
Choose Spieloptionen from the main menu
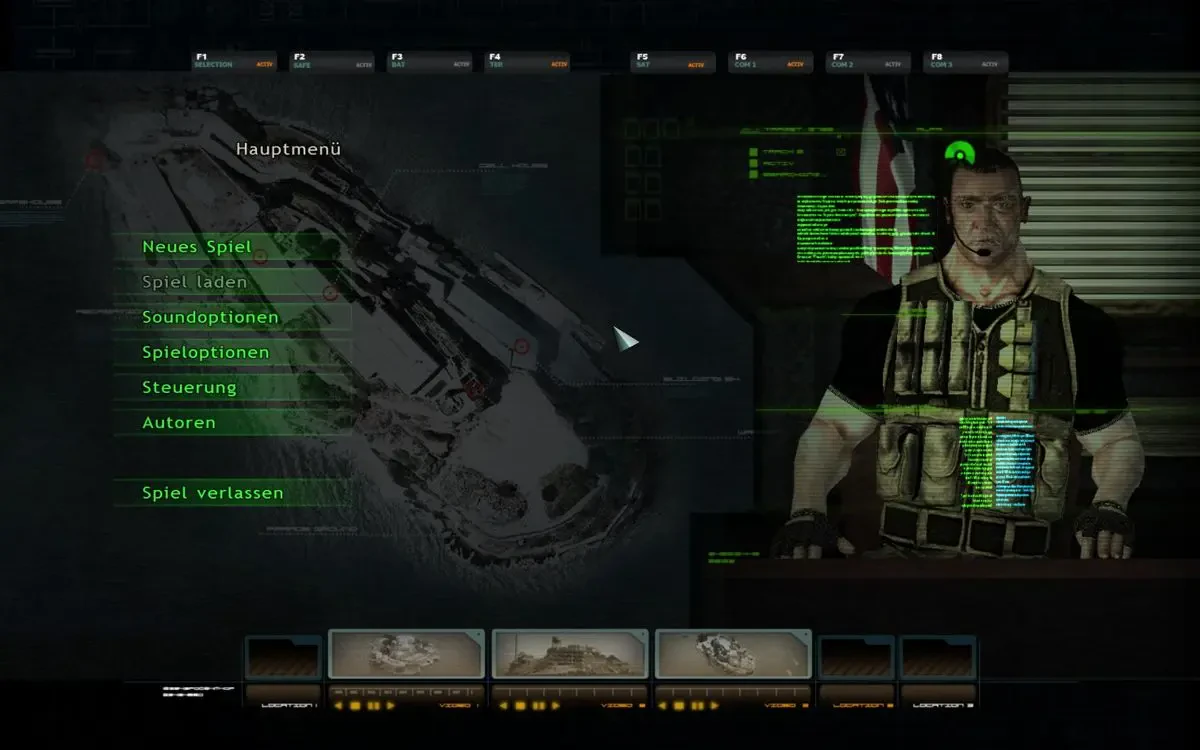point(206,352)
